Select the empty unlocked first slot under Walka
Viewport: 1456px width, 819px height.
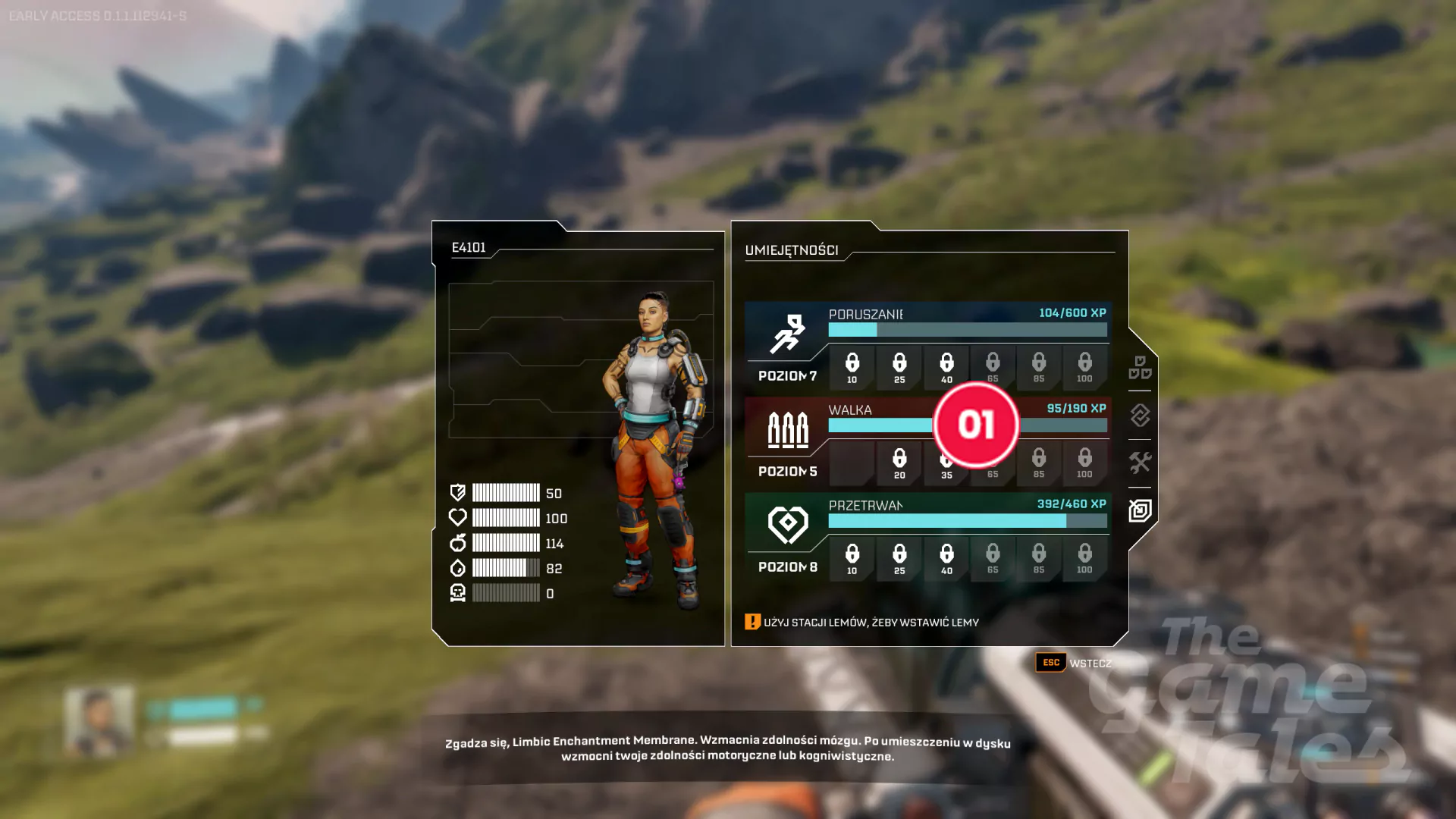pyautogui.click(x=852, y=463)
